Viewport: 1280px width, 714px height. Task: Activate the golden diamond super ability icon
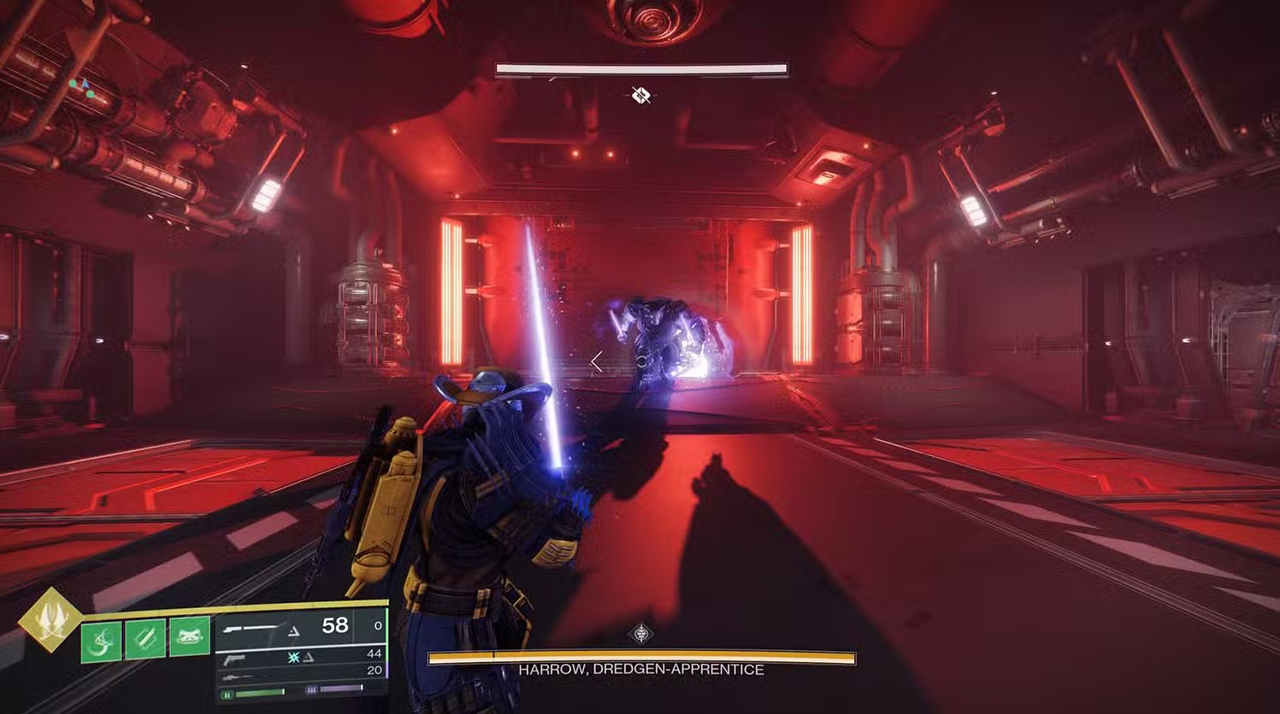click(49, 620)
